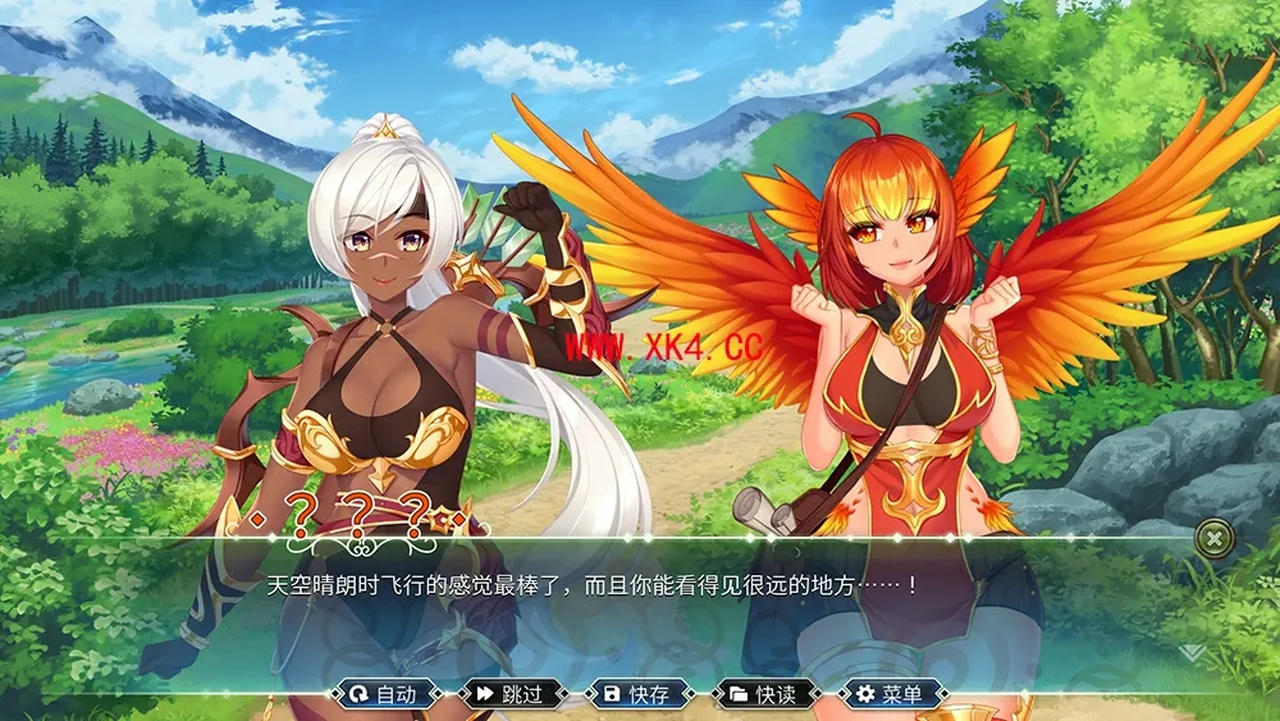The height and width of the screenshot is (721, 1280).
Task: Enable skip mode with 跳过
Action: pyautogui.click(x=520, y=695)
